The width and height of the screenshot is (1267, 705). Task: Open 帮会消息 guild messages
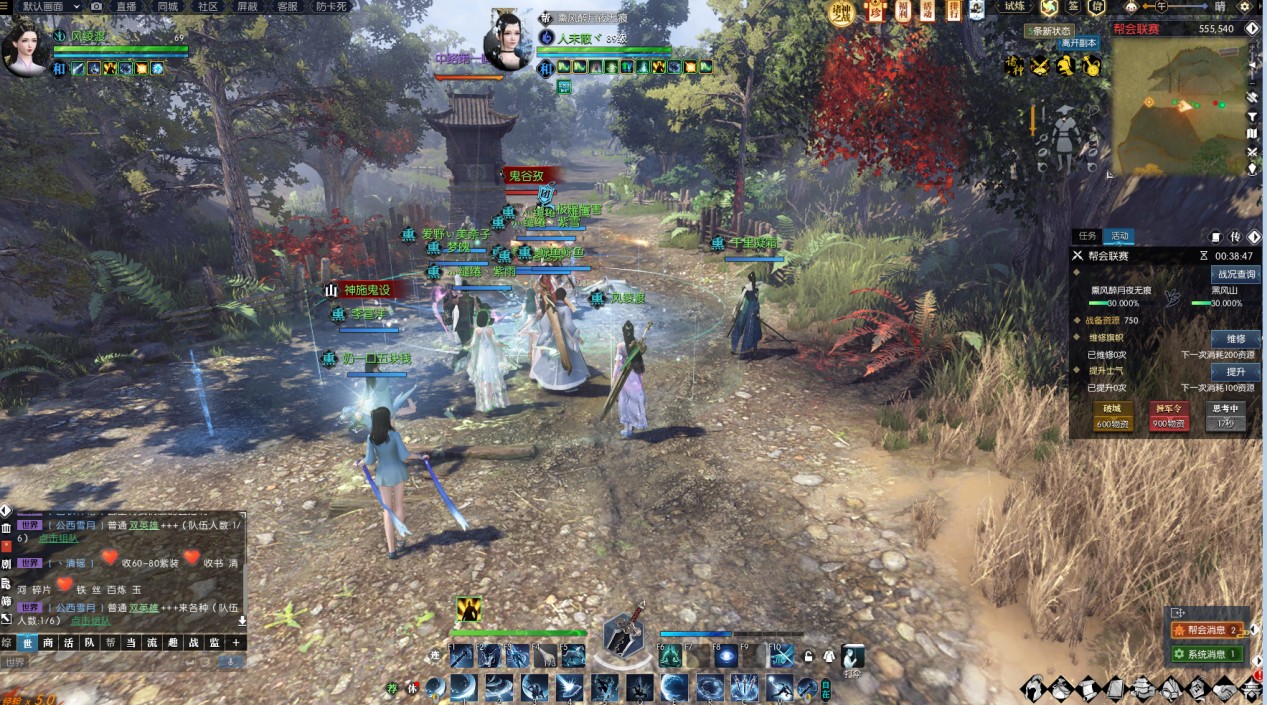1209,630
